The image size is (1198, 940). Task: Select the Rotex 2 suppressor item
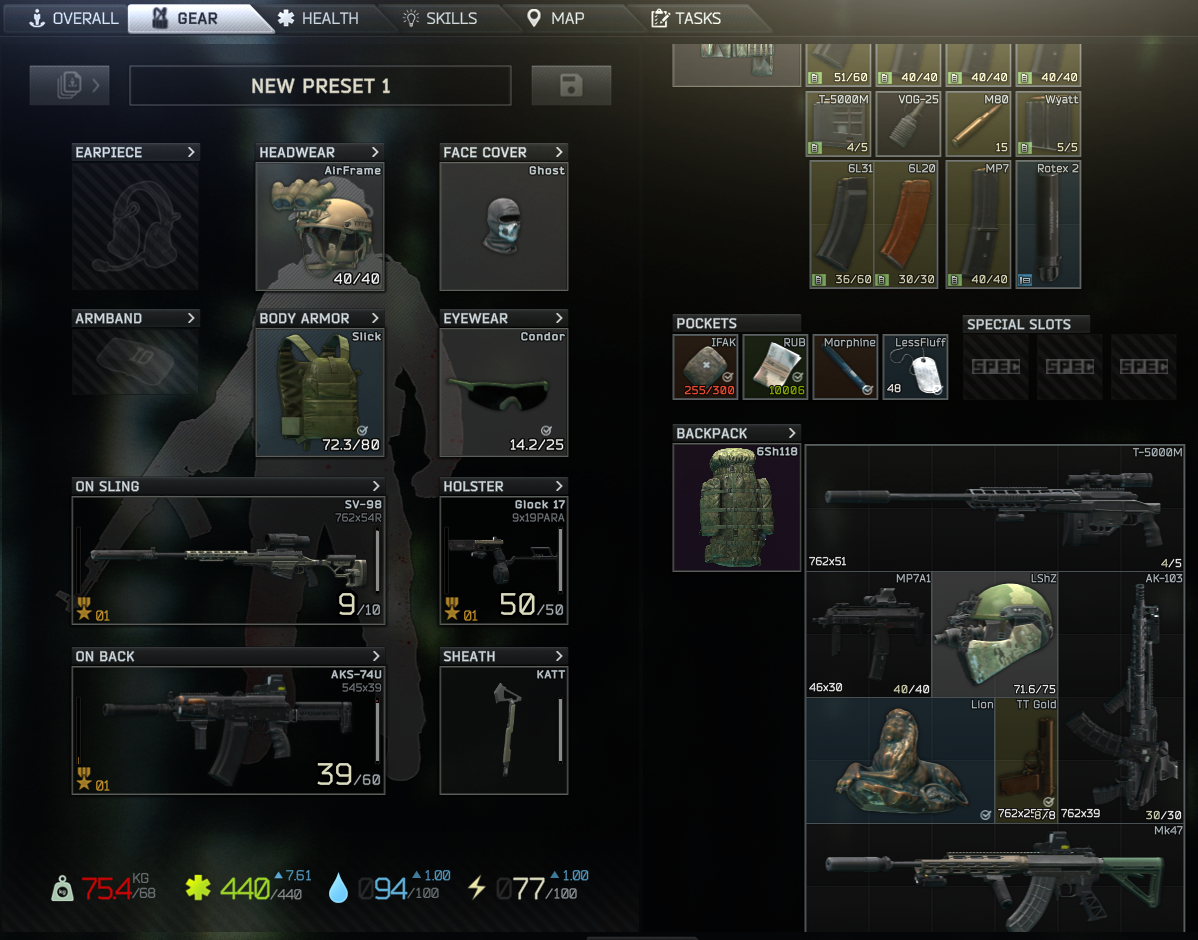click(x=1048, y=225)
